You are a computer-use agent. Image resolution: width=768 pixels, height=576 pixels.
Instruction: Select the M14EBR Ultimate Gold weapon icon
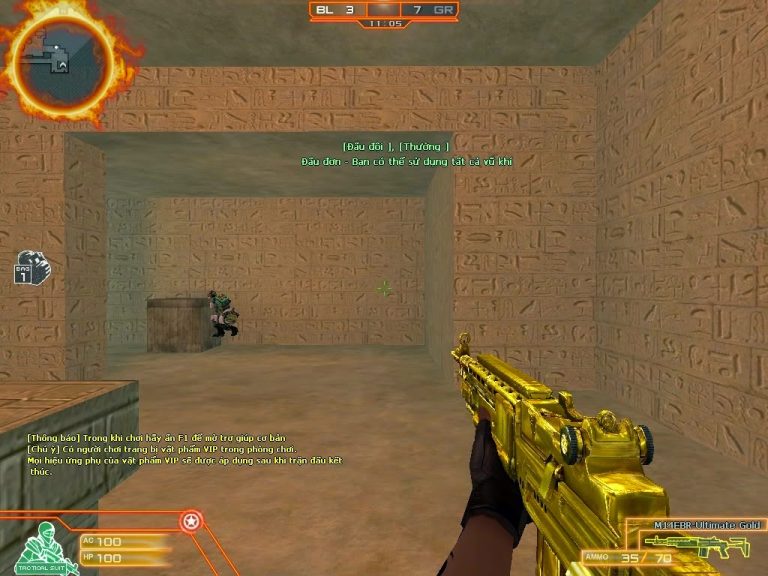(x=698, y=546)
